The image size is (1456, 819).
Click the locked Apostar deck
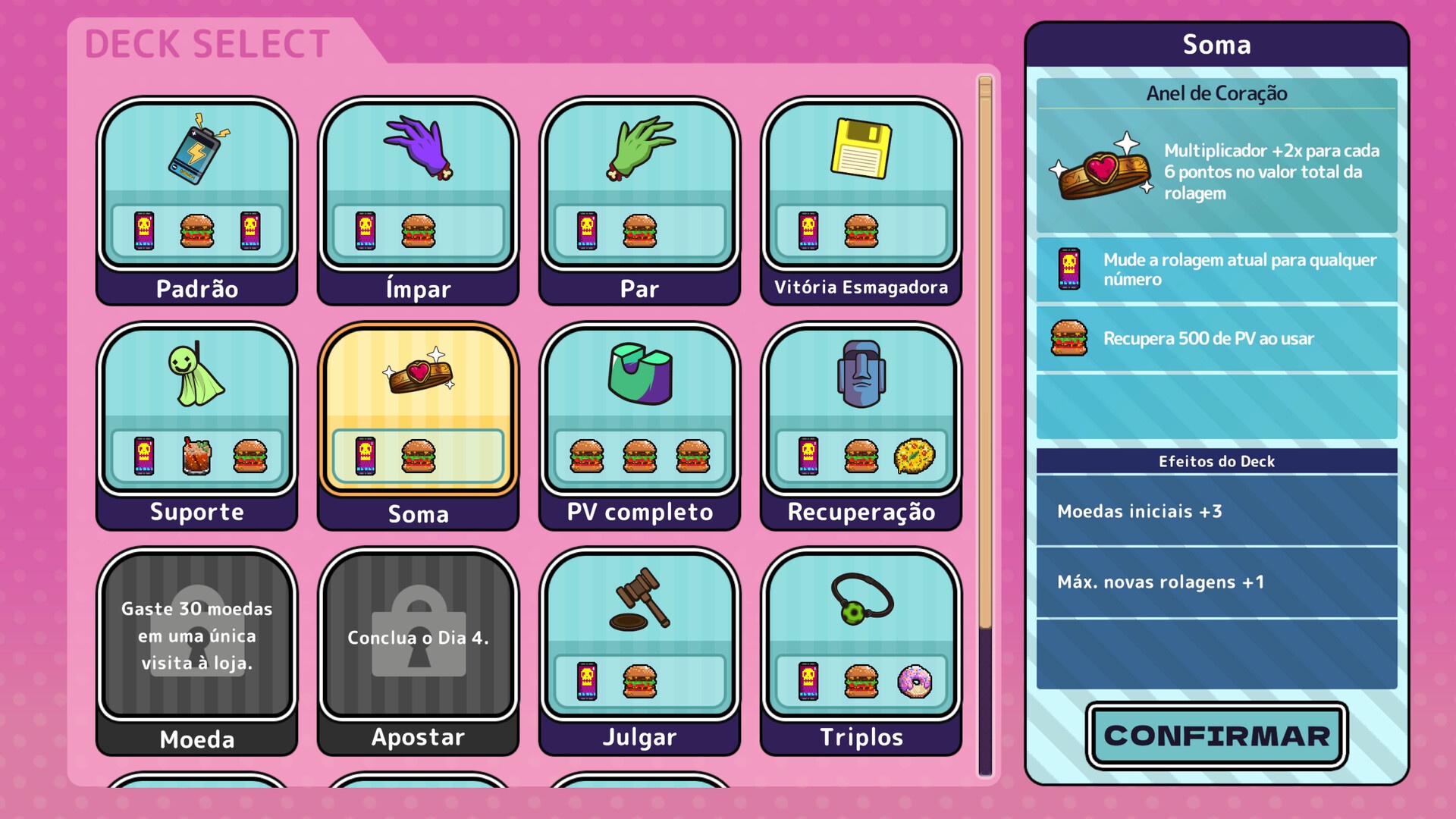(419, 651)
